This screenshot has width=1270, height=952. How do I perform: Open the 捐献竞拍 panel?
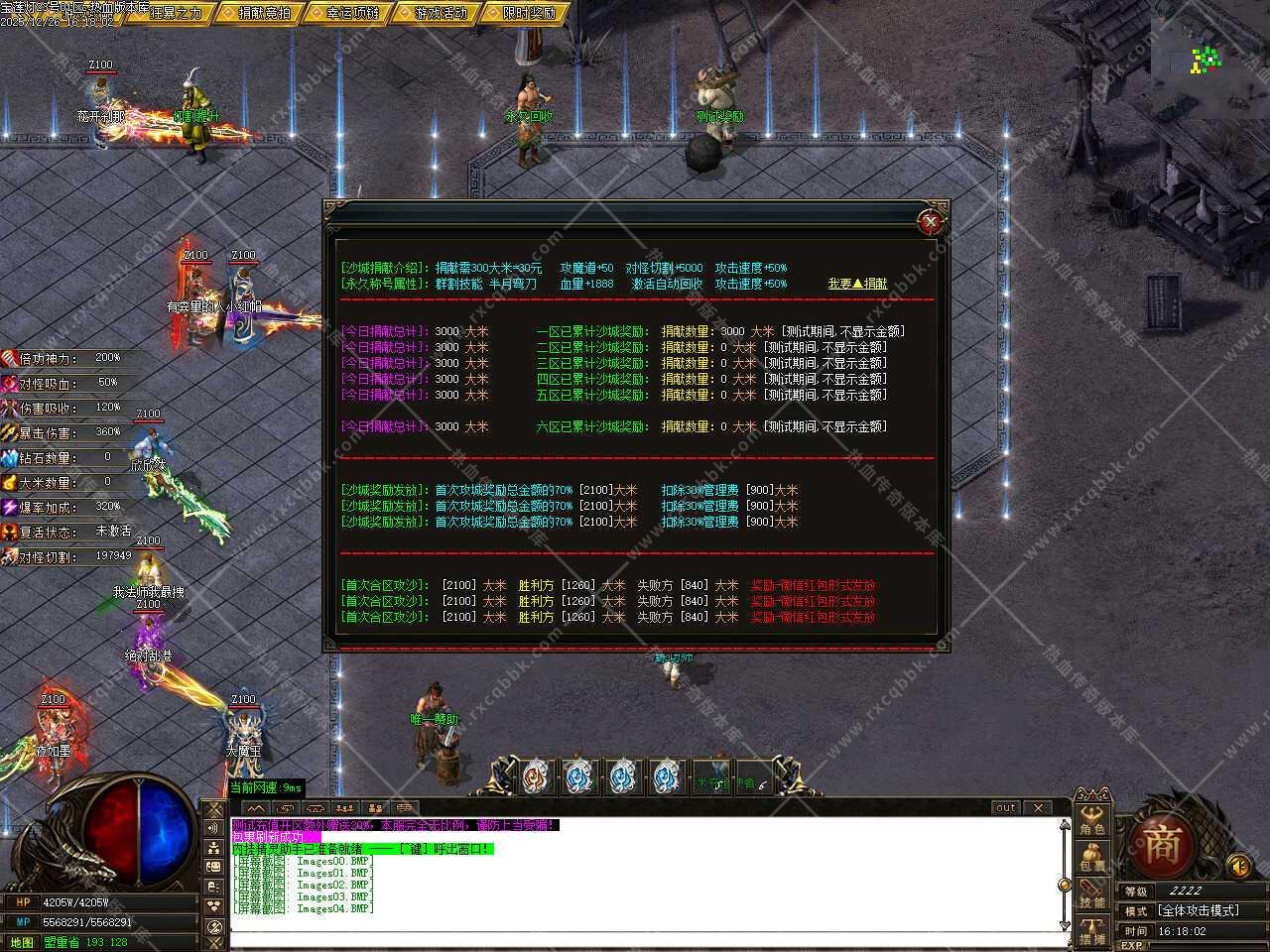259,13
